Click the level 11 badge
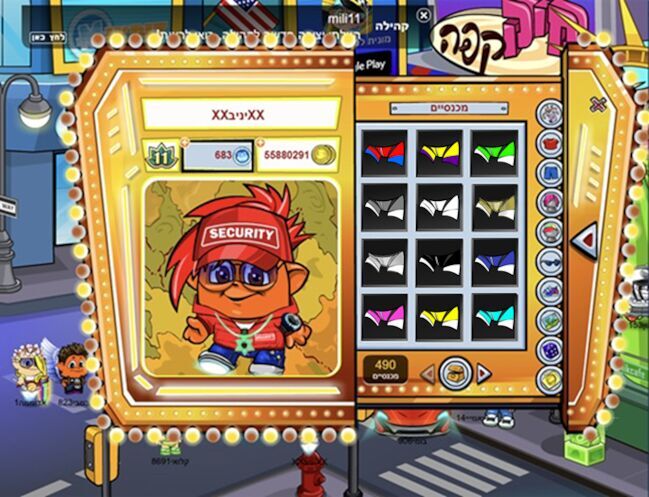 point(161,157)
